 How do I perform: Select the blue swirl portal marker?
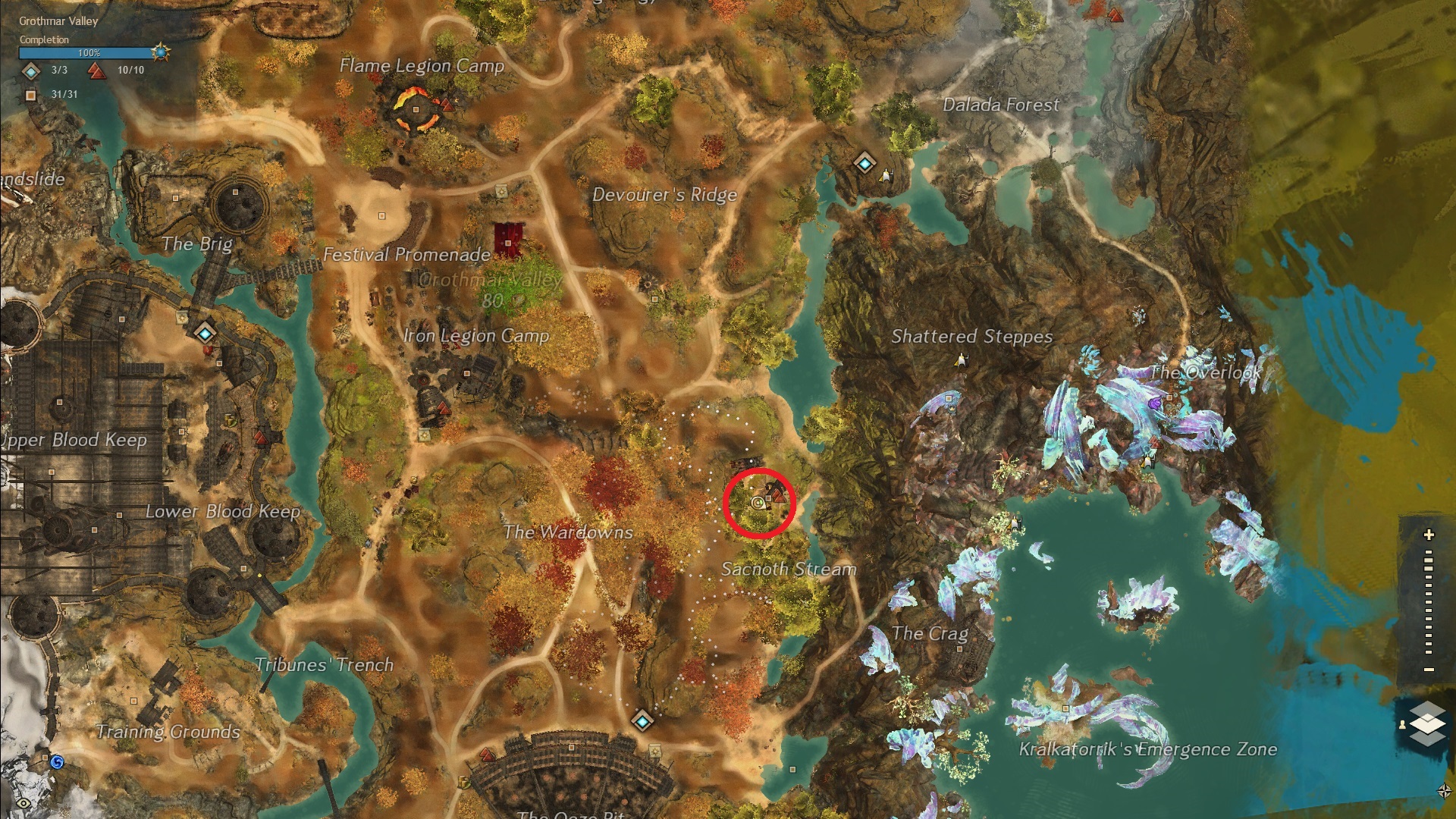tap(56, 761)
